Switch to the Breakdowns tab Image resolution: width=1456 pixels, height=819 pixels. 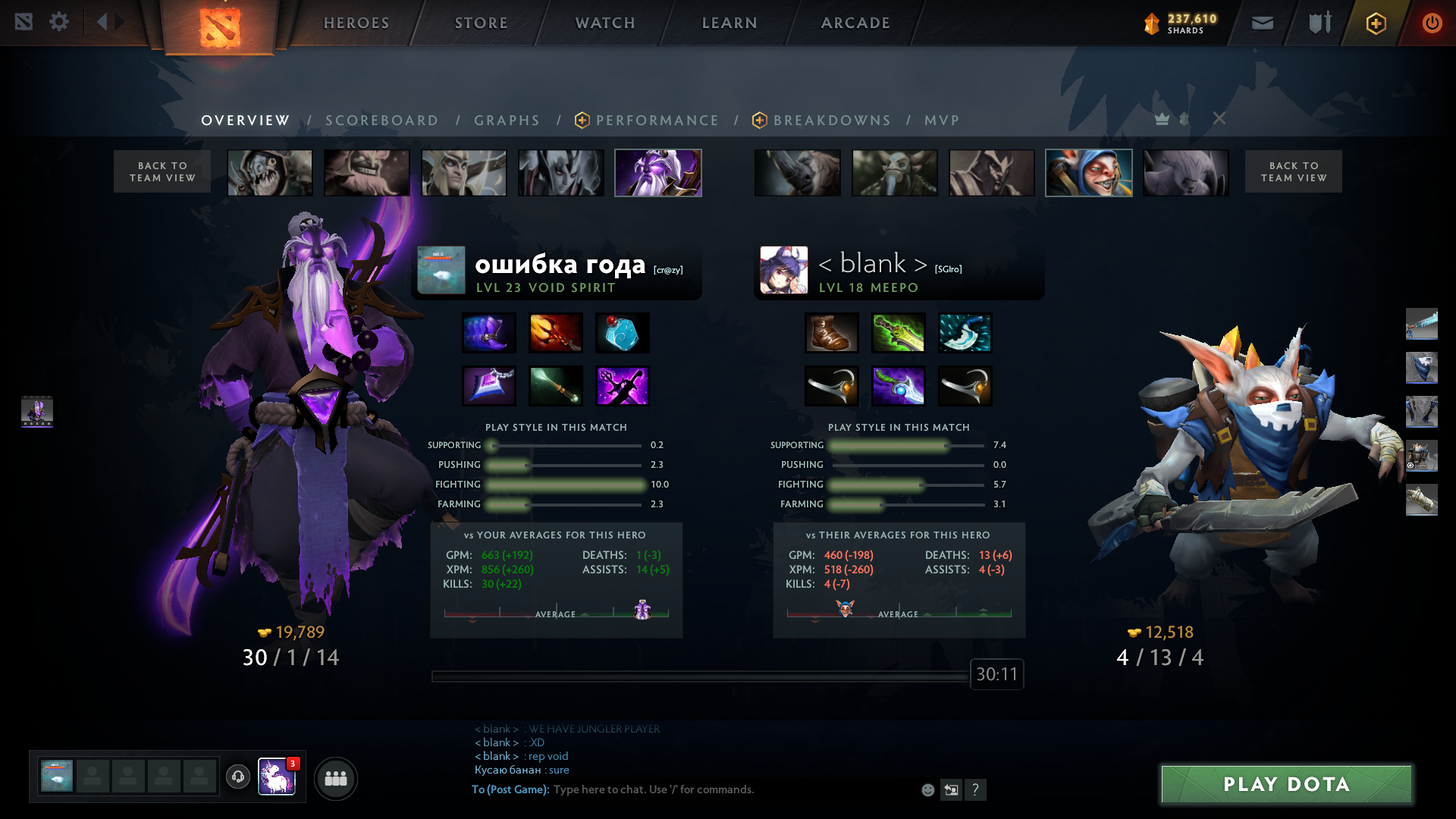(x=832, y=121)
